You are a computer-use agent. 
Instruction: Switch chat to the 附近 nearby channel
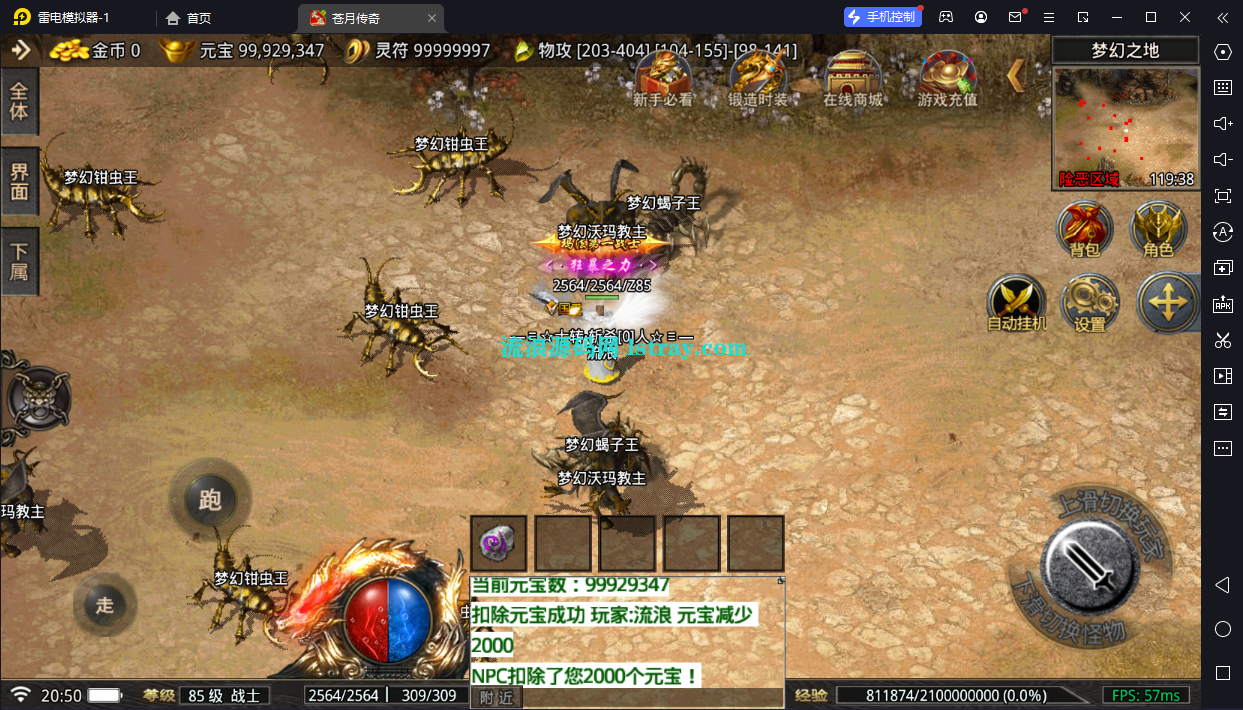pyautogui.click(x=496, y=697)
